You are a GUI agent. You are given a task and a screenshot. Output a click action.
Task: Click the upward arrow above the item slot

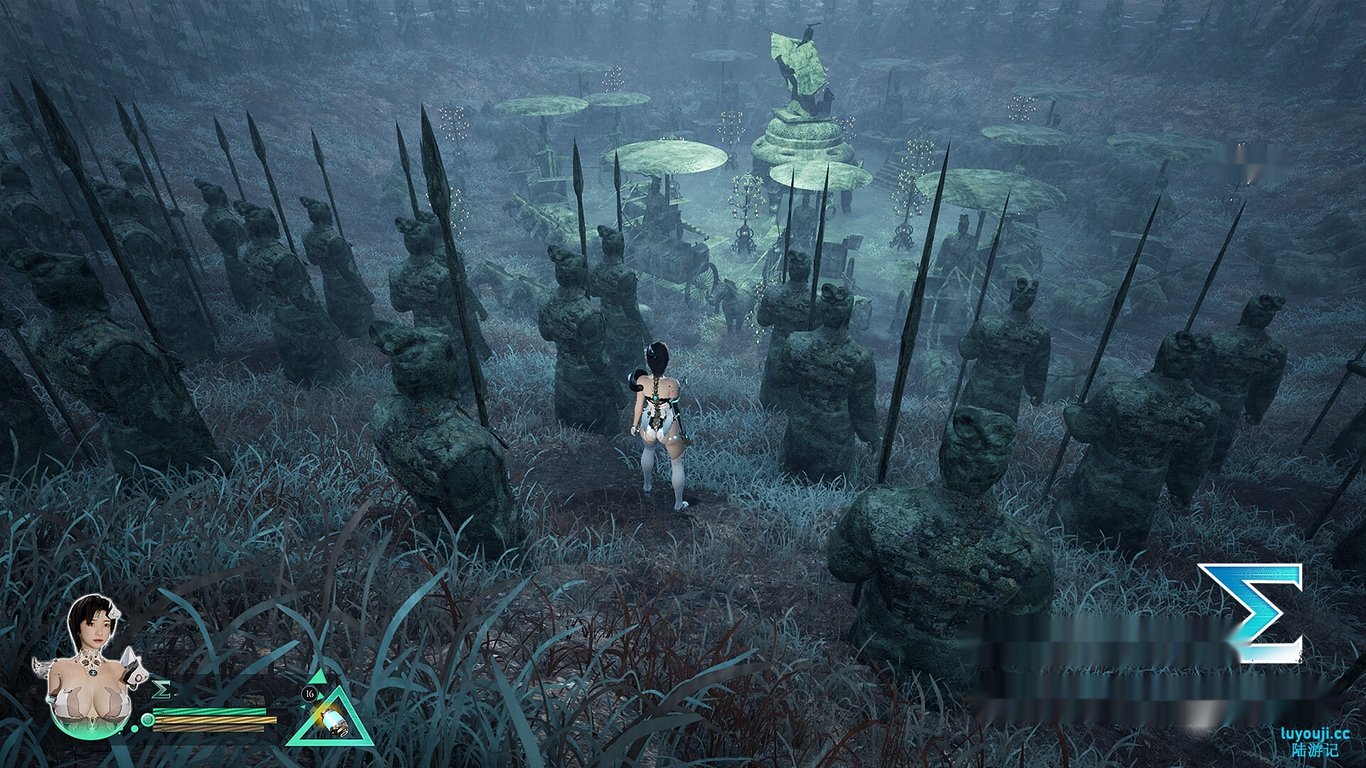pos(317,677)
